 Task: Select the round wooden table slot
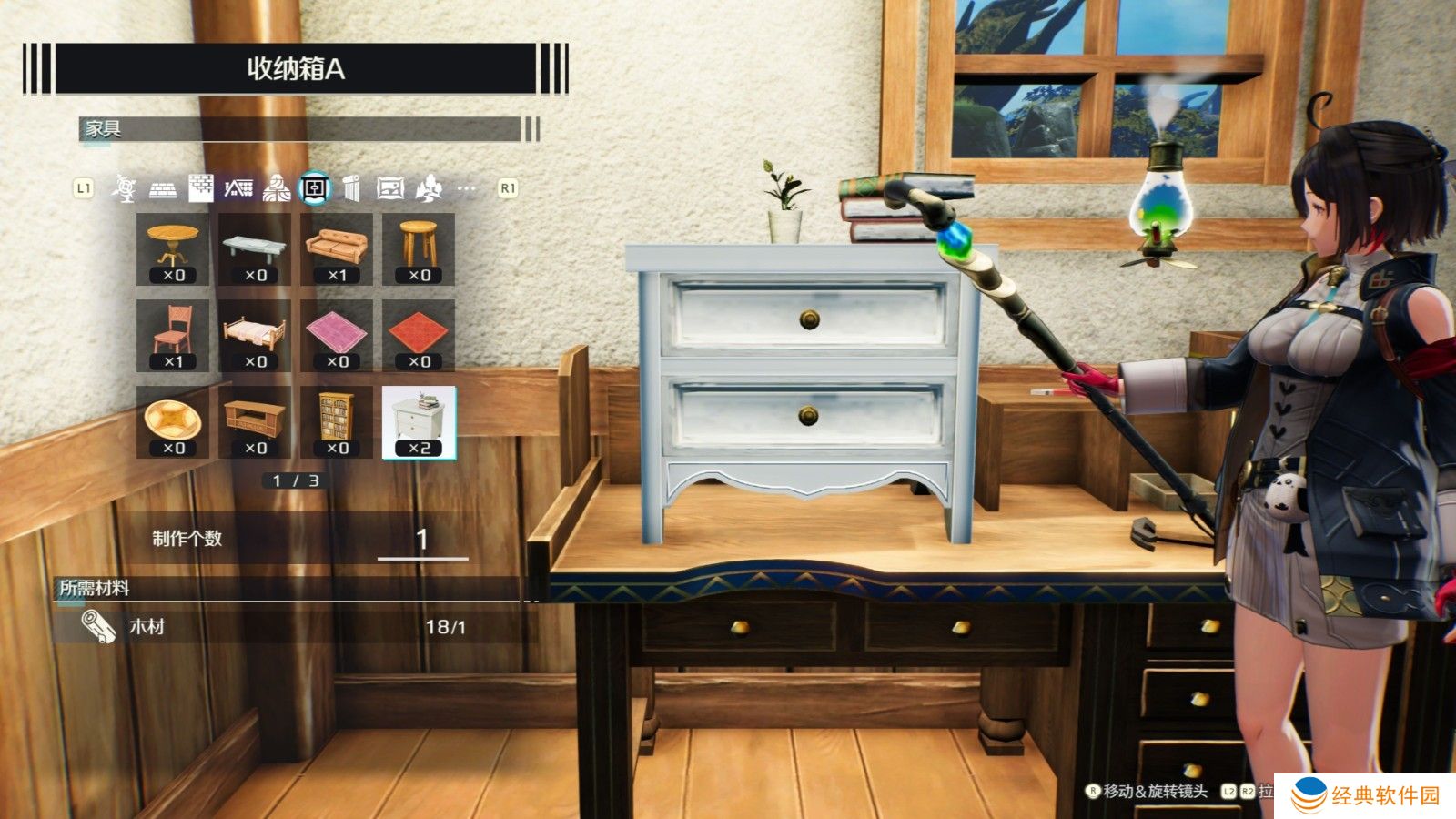pyautogui.click(x=173, y=248)
